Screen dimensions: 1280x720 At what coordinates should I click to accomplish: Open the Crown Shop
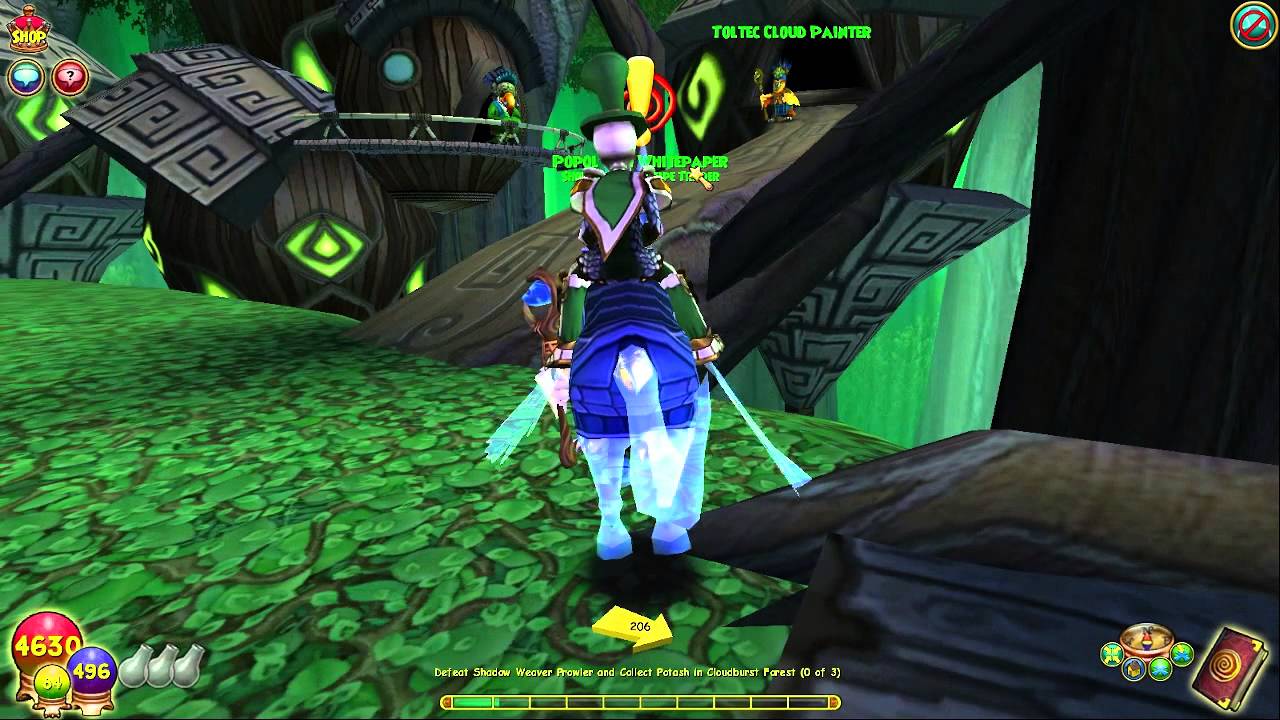(x=30, y=30)
